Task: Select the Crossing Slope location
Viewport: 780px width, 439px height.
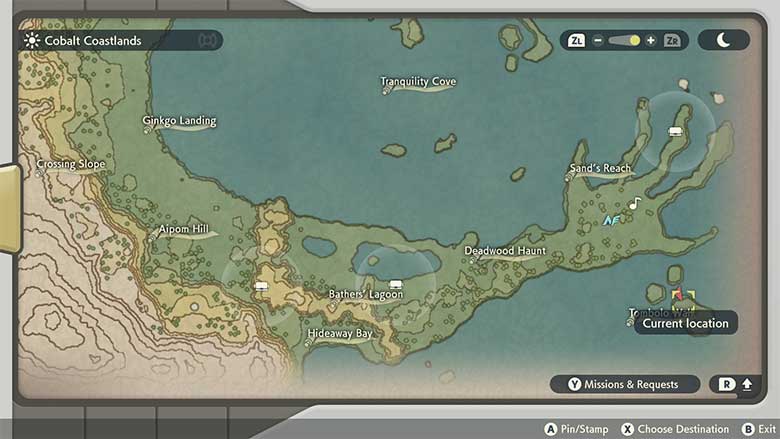Action: (70, 164)
